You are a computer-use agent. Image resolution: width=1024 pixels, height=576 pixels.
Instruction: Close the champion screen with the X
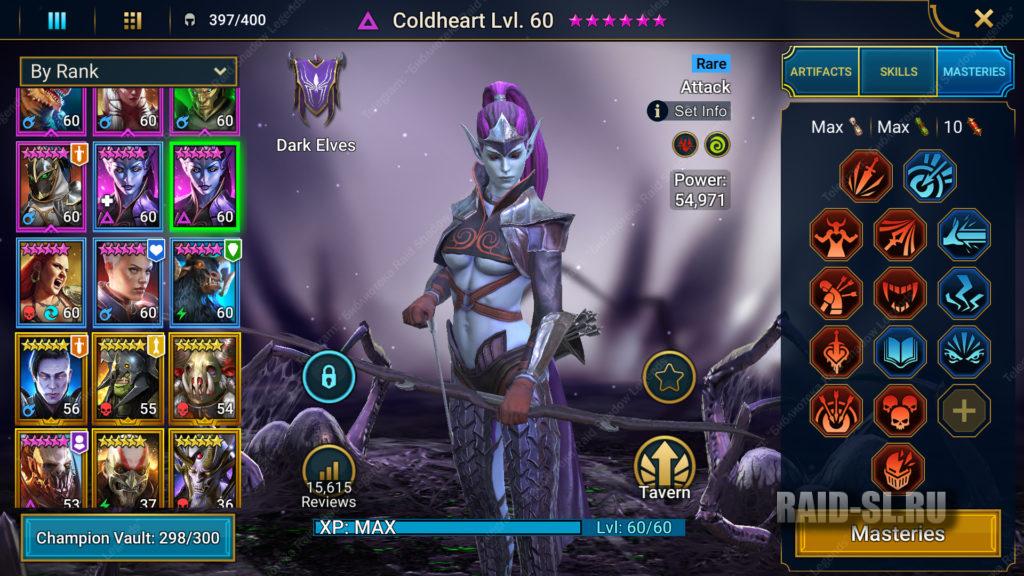click(x=984, y=18)
